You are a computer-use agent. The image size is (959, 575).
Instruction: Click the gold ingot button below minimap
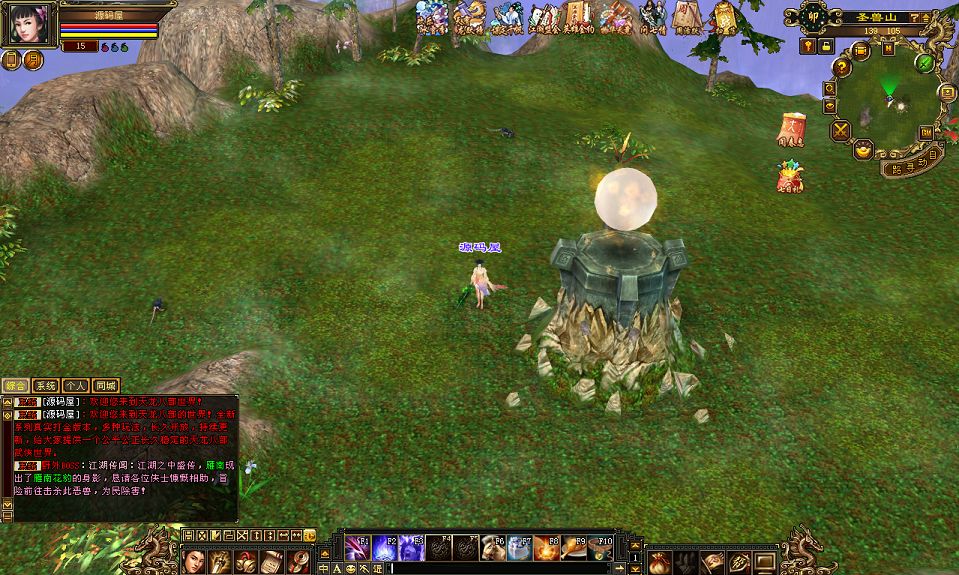pyautogui.click(x=864, y=150)
